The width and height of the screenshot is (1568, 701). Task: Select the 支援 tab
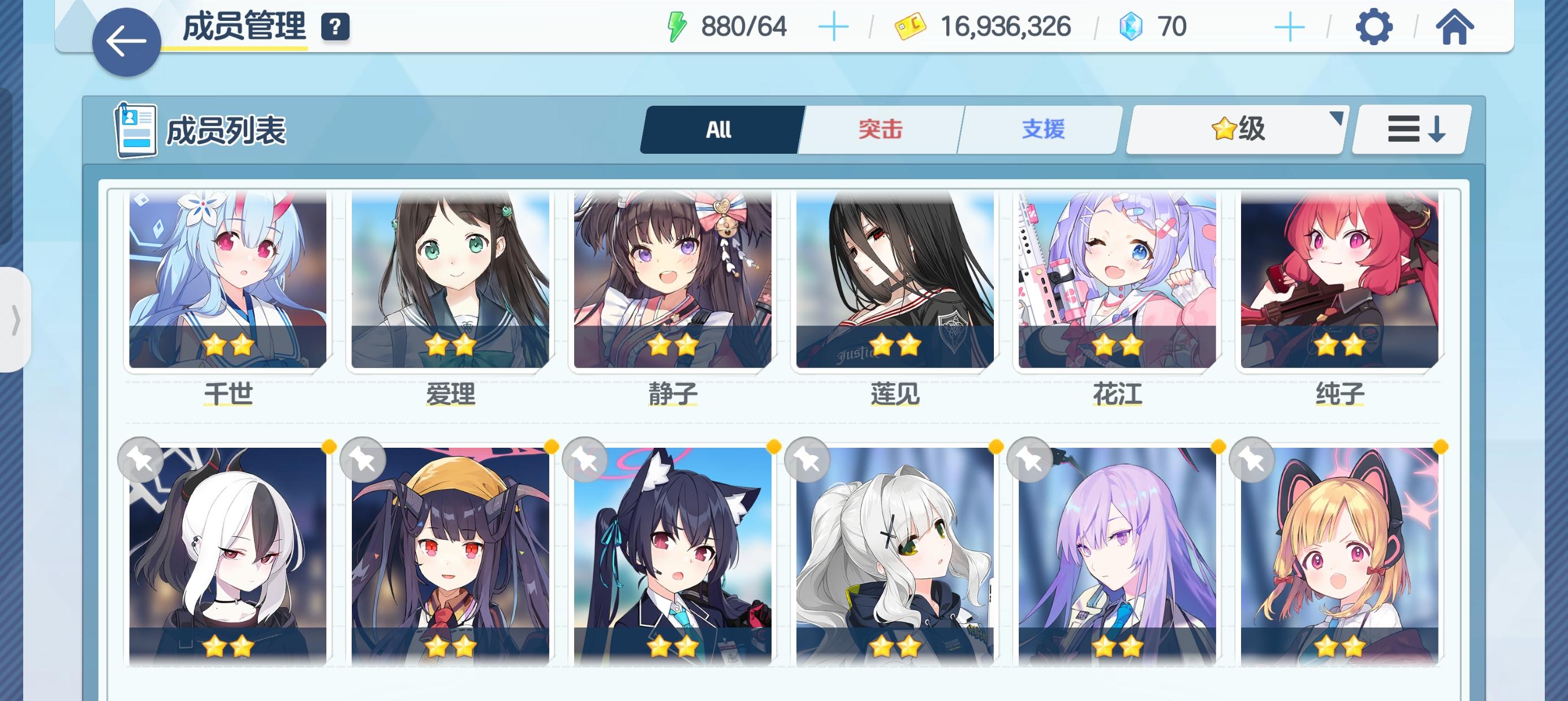coord(1042,129)
